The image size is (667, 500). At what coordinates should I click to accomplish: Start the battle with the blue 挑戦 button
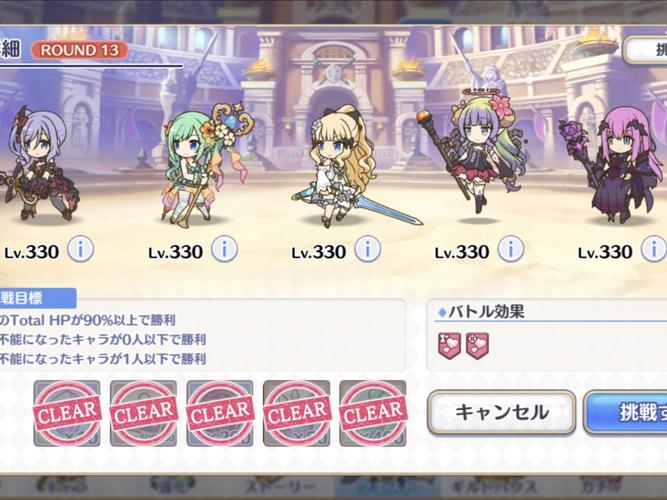point(627,412)
